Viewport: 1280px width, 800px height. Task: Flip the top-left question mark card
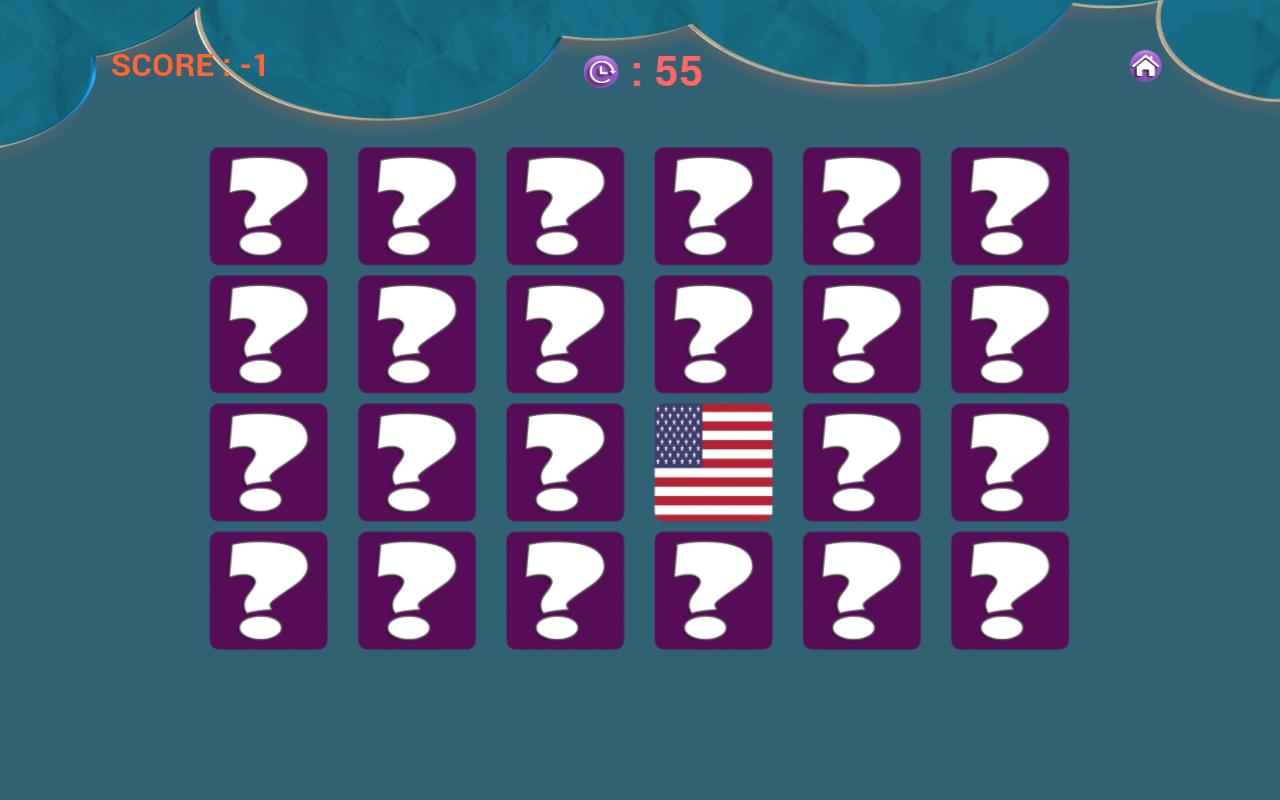tap(268, 206)
